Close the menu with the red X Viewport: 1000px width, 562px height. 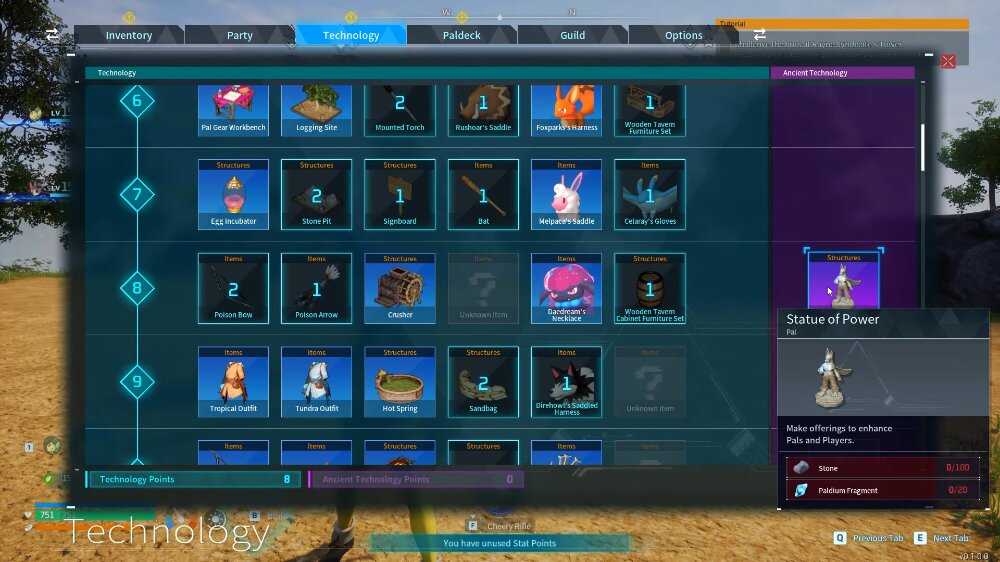(948, 61)
